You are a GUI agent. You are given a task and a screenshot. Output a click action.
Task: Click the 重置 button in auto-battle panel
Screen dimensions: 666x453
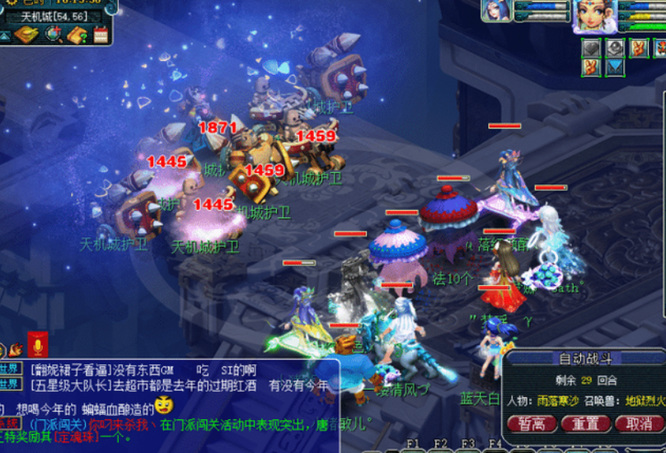[x=585, y=423]
